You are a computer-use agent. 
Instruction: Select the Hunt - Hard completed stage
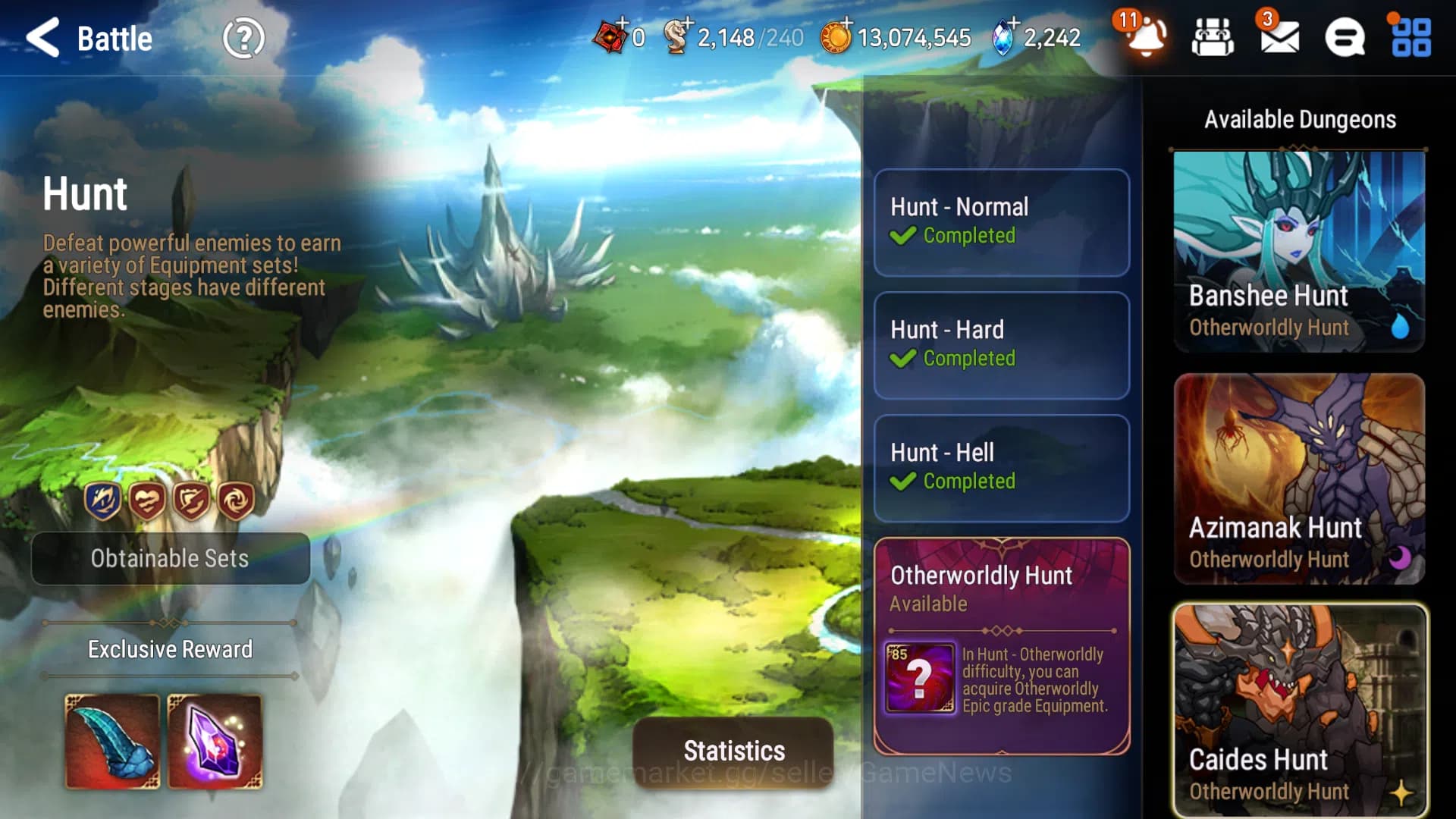coord(1001,345)
